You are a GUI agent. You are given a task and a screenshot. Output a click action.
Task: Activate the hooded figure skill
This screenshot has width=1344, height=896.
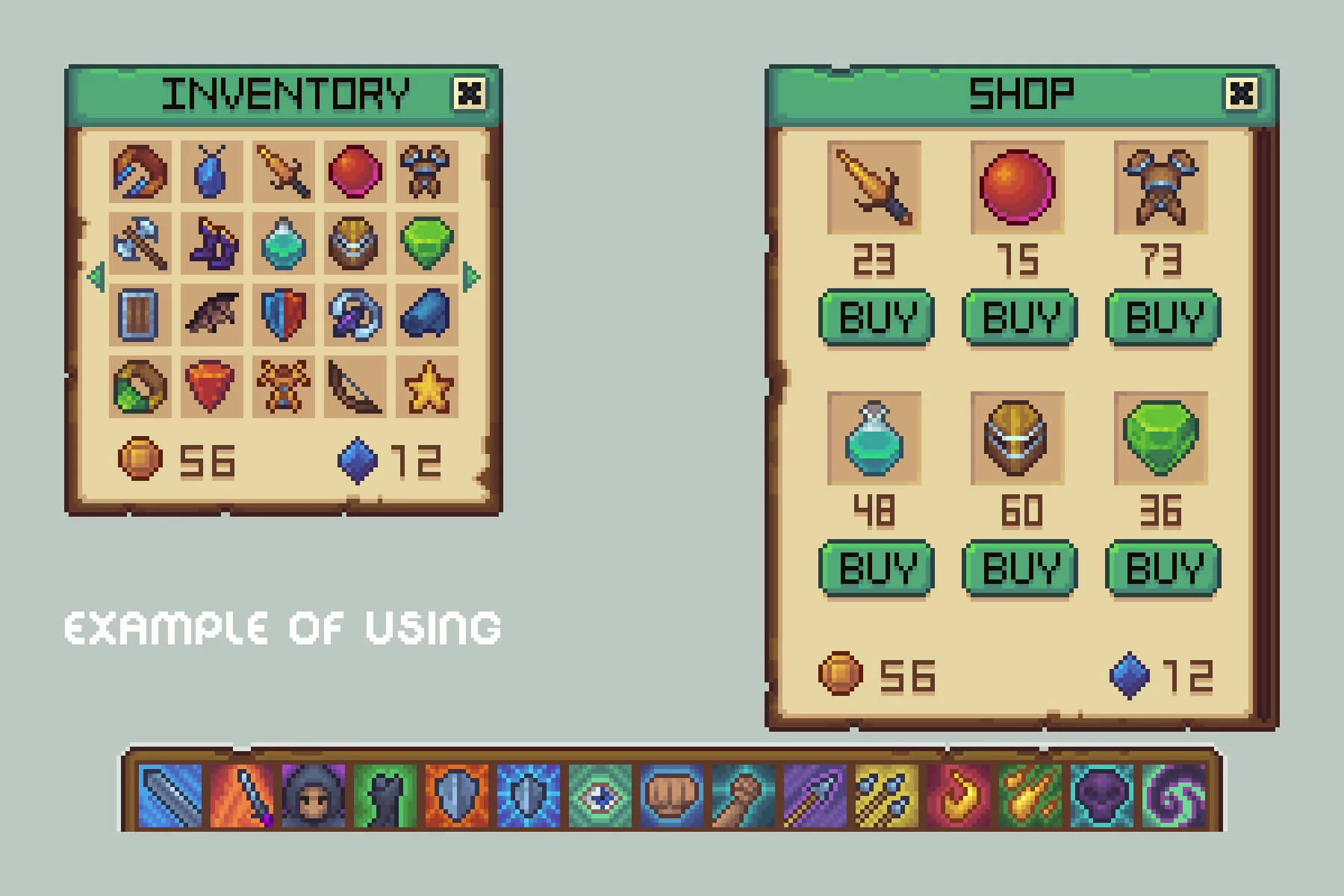click(x=314, y=796)
